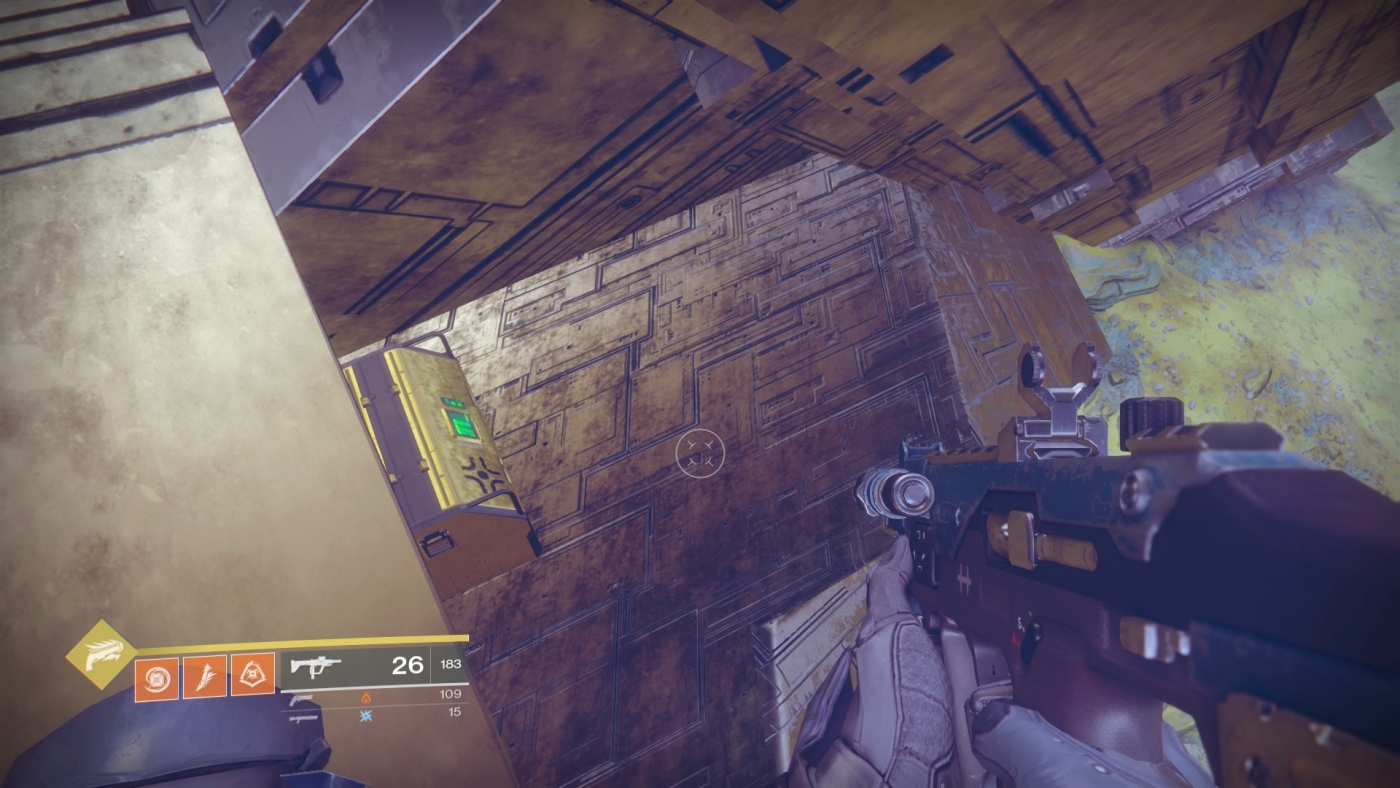Viewport: 1400px width, 788px height.
Task: Click the orange solar damage icon
Action: [x=366, y=698]
